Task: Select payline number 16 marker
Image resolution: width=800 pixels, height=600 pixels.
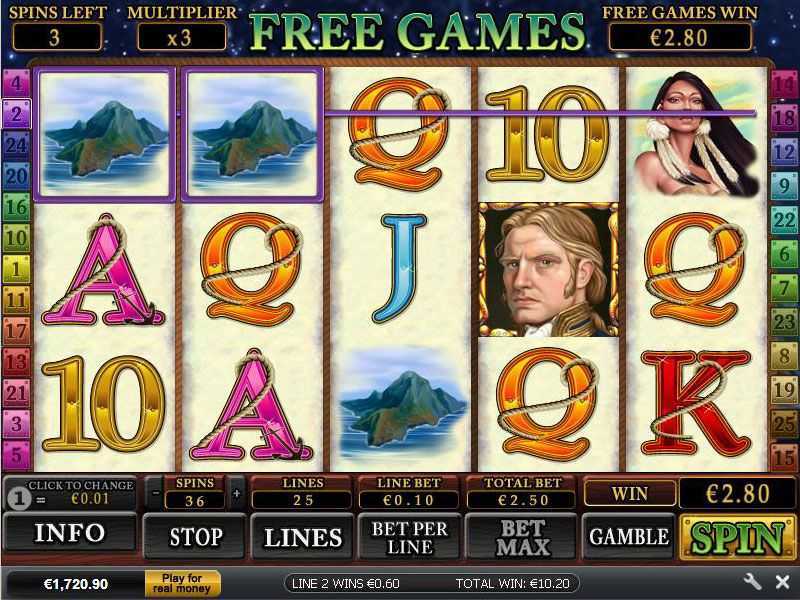Action: point(15,207)
